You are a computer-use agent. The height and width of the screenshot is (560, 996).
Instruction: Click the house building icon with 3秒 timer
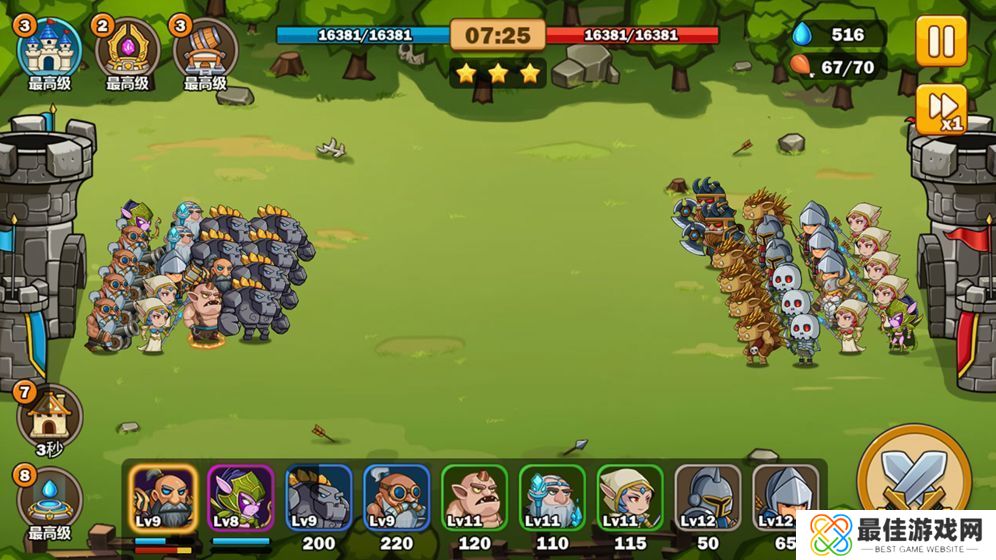(x=49, y=414)
